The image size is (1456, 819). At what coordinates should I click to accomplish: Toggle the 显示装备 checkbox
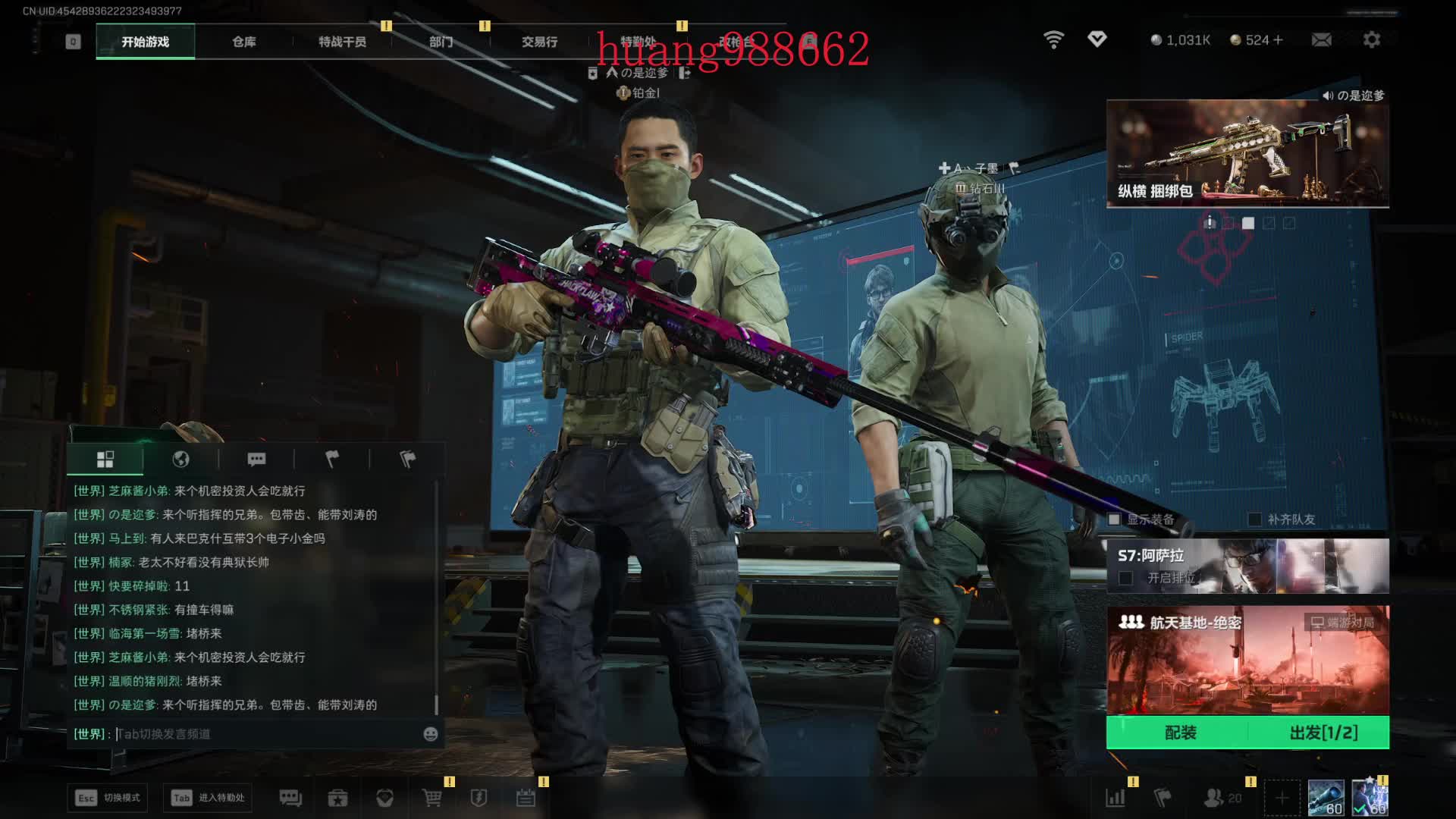pyautogui.click(x=1114, y=519)
